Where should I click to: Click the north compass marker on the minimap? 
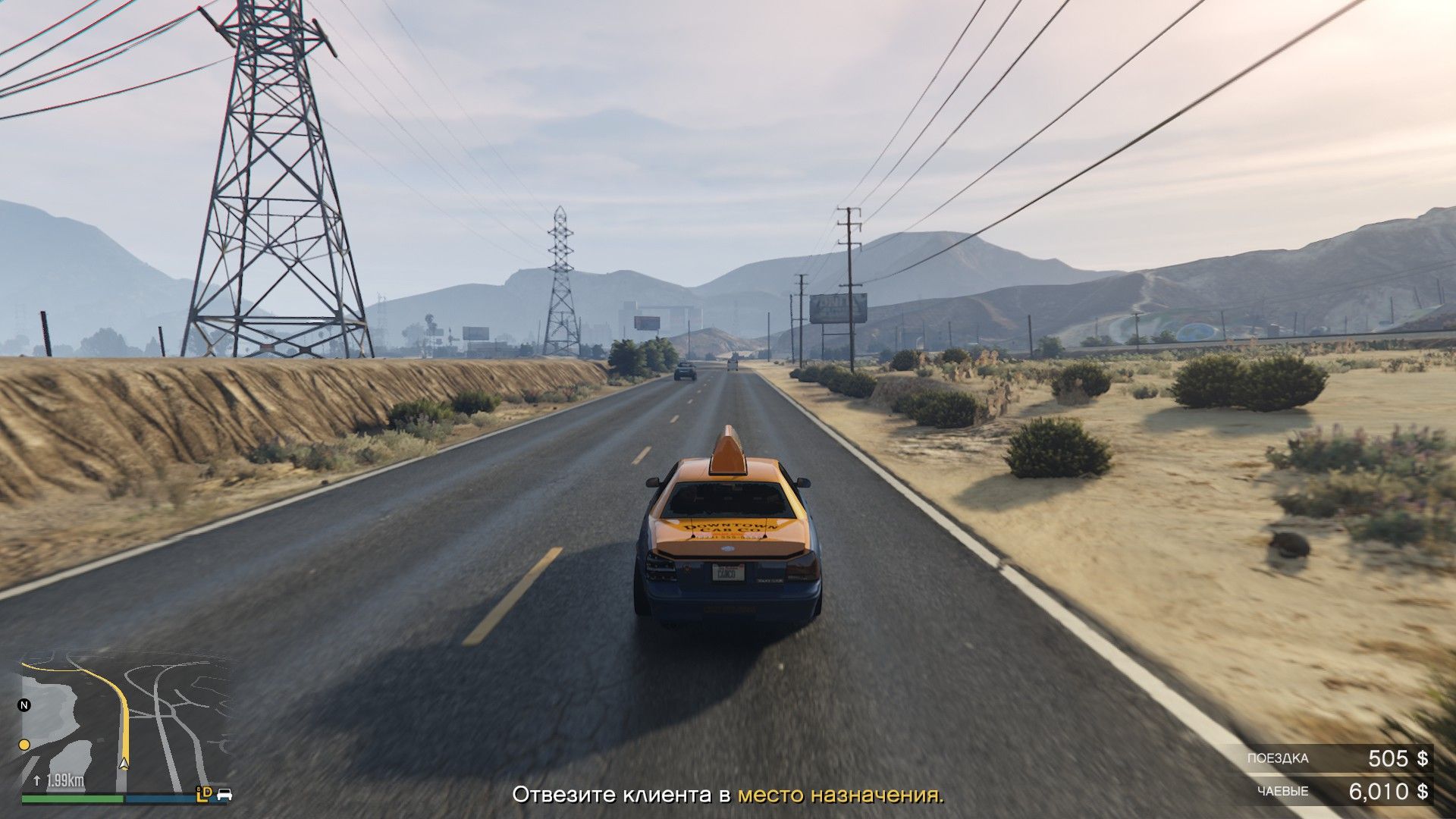[24, 705]
